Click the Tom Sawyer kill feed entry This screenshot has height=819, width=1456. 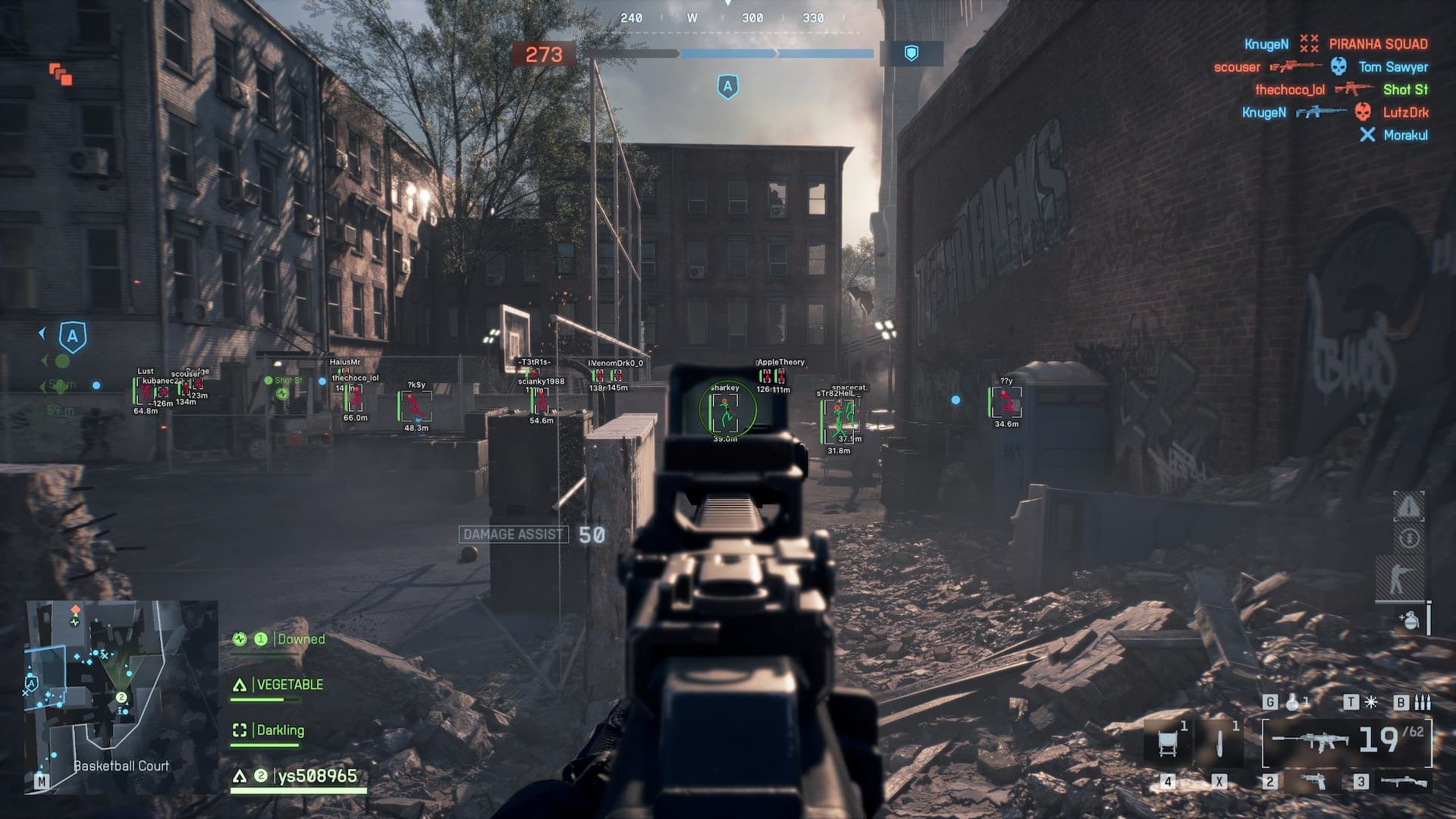point(1392,67)
